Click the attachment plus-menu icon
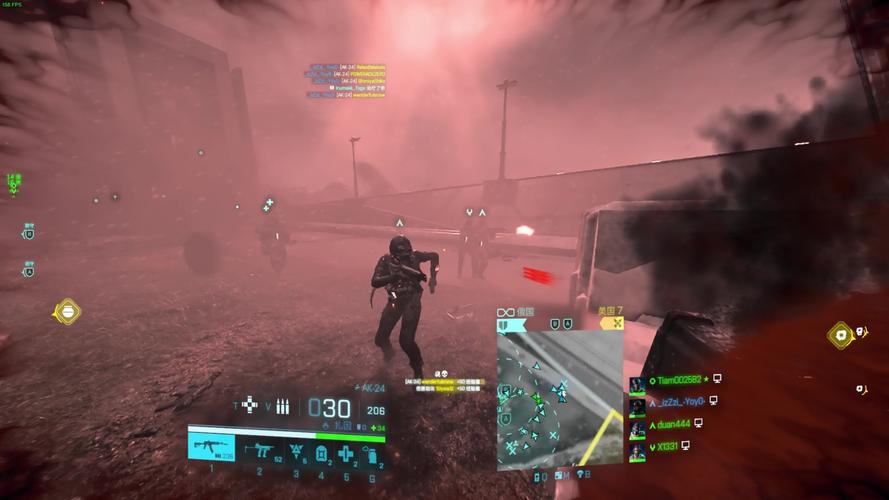Image resolution: width=889 pixels, height=500 pixels. (249, 405)
